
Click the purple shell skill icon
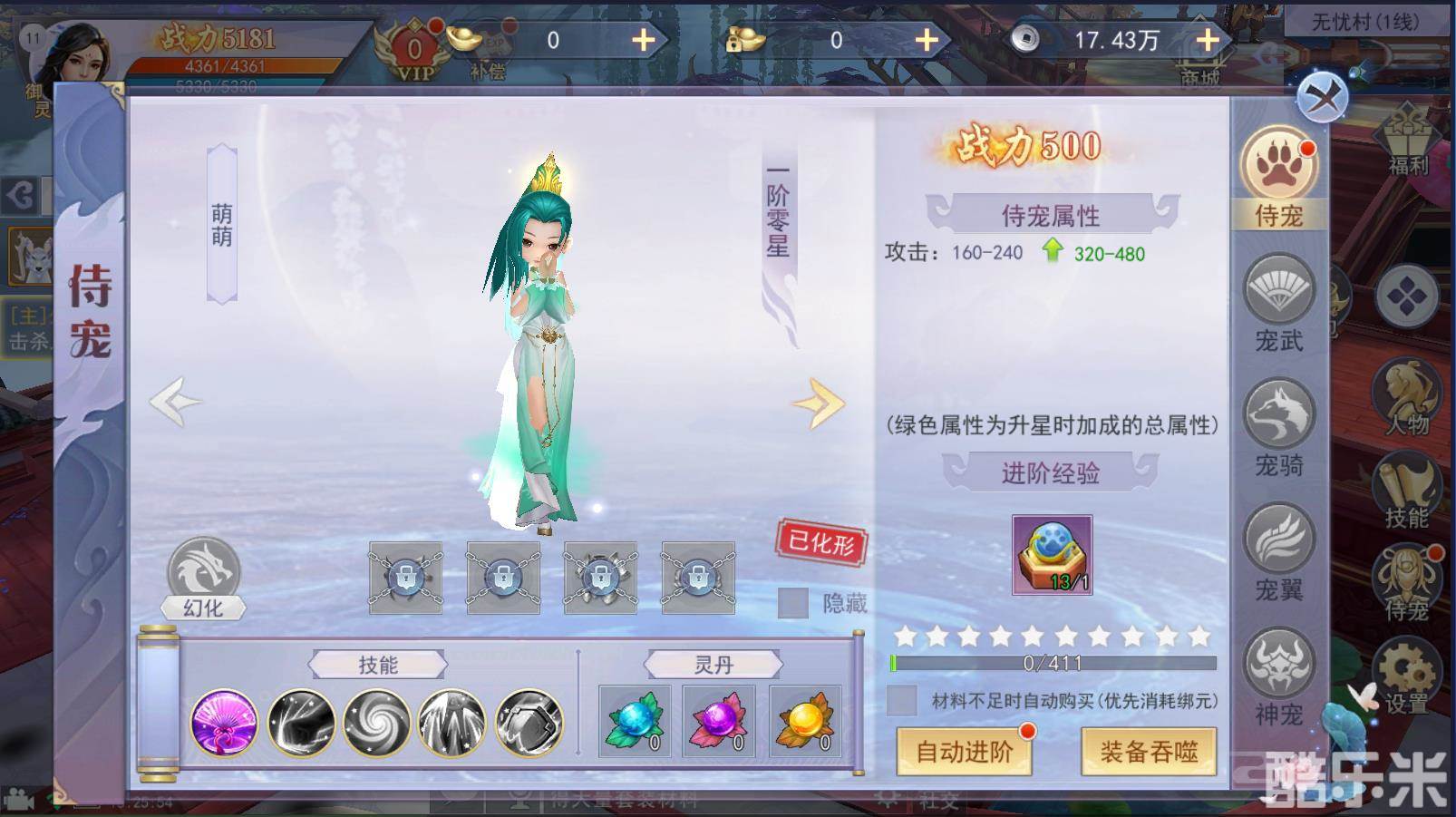pyautogui.click(x=224, y=723)
